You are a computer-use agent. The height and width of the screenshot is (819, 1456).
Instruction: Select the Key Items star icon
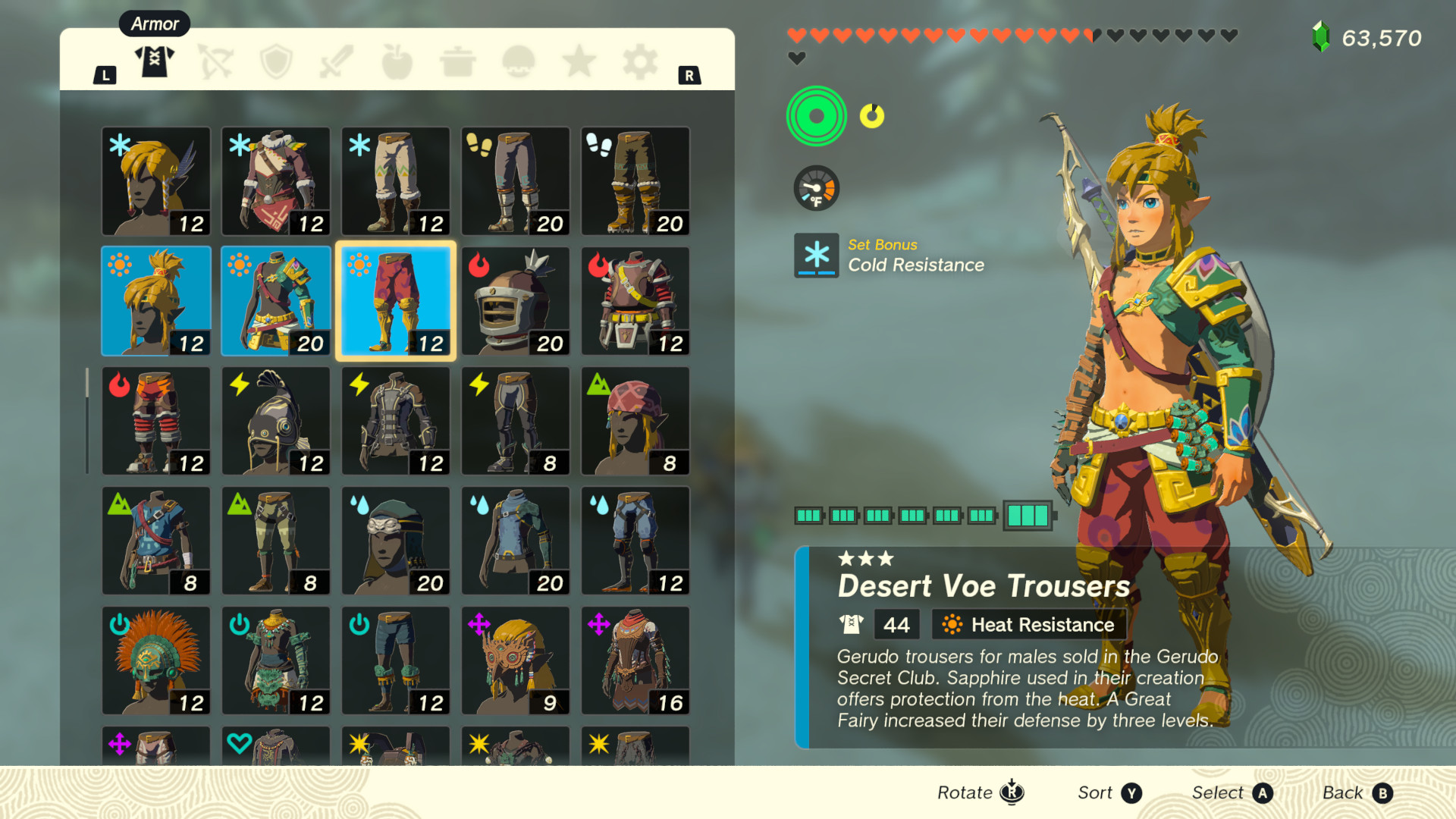click(x=579, y=61)
